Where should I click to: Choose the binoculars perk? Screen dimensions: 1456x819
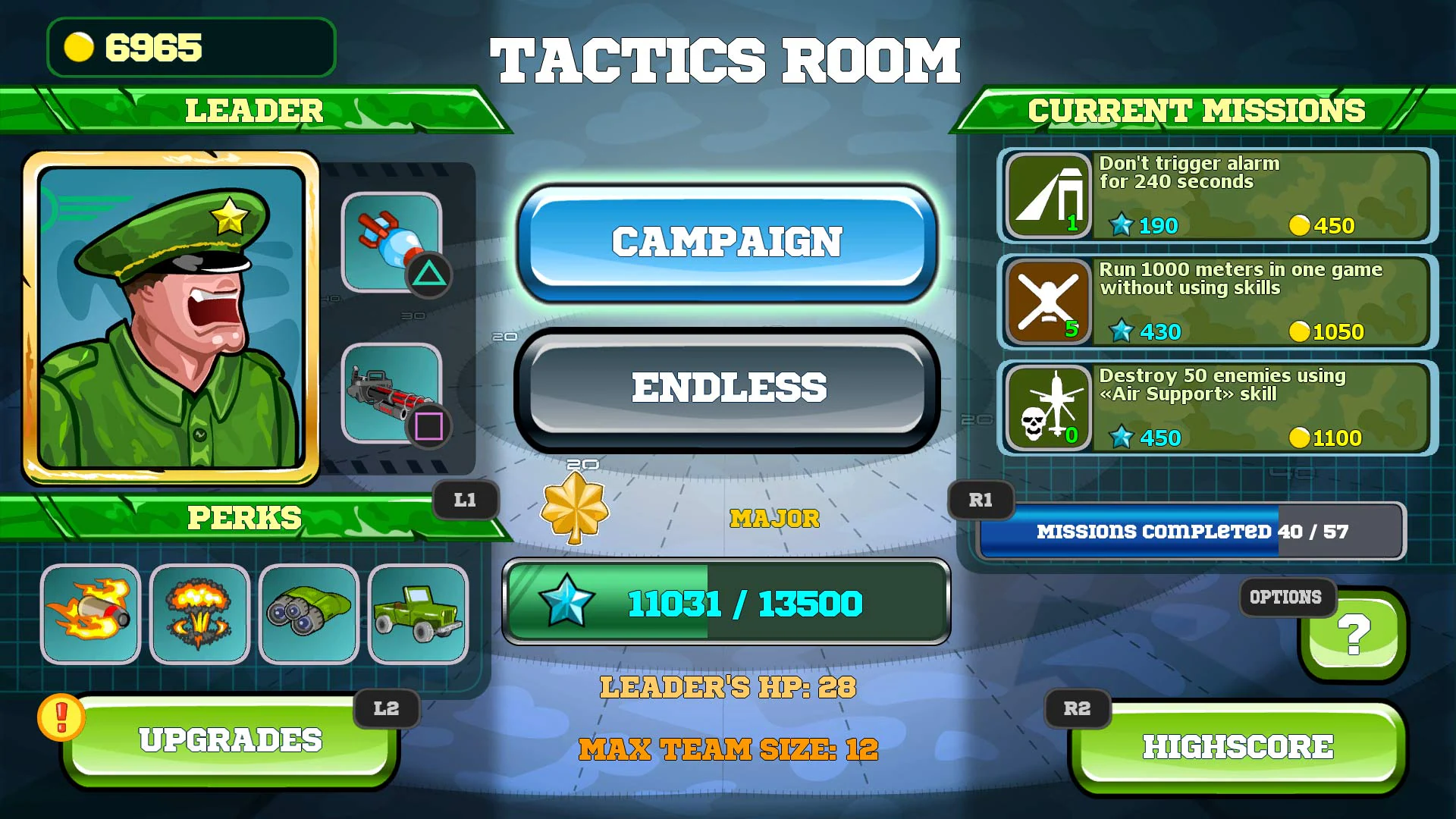tap(309, 614)
